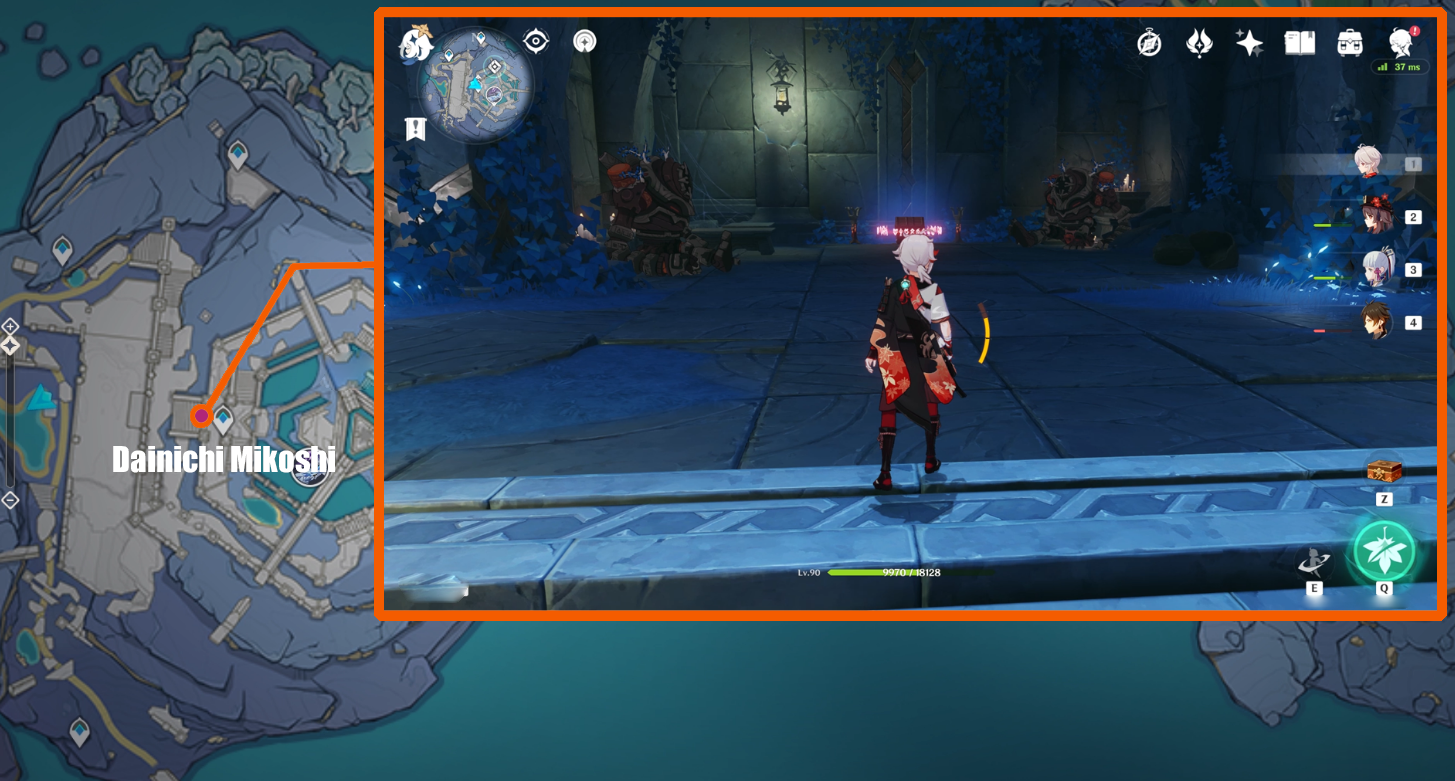This screenshot has height=781, width=1455.
Task: Click the locate beacon icon beside the eye
Action: coord(583,41)
